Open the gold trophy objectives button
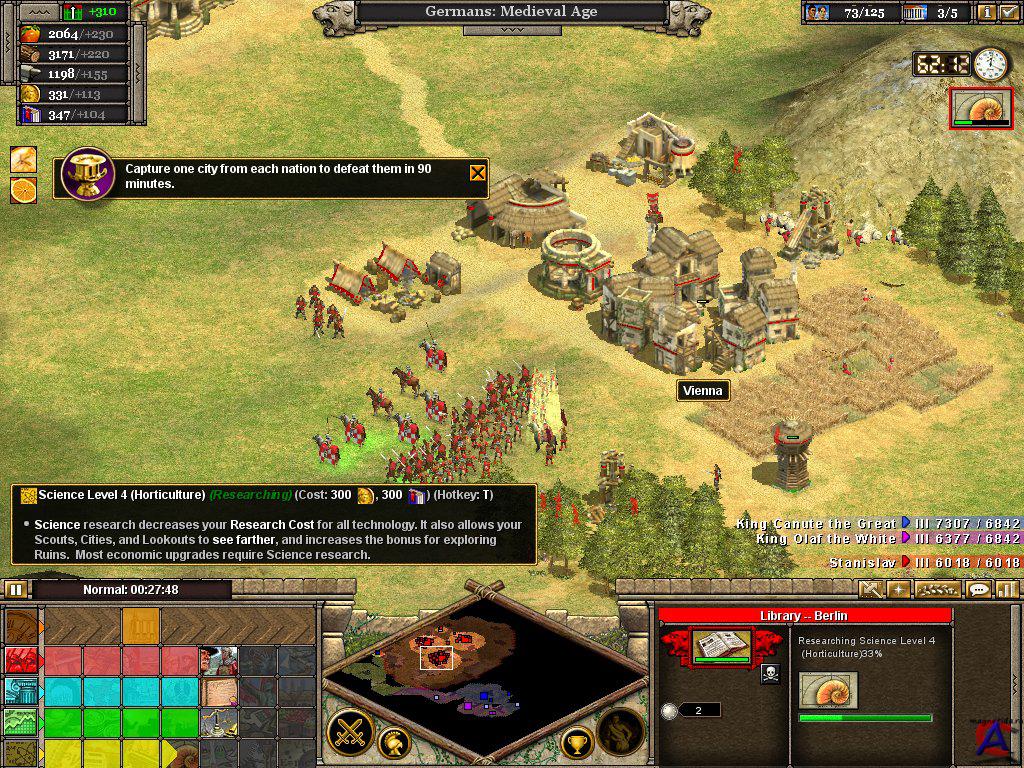 [576, 742]
